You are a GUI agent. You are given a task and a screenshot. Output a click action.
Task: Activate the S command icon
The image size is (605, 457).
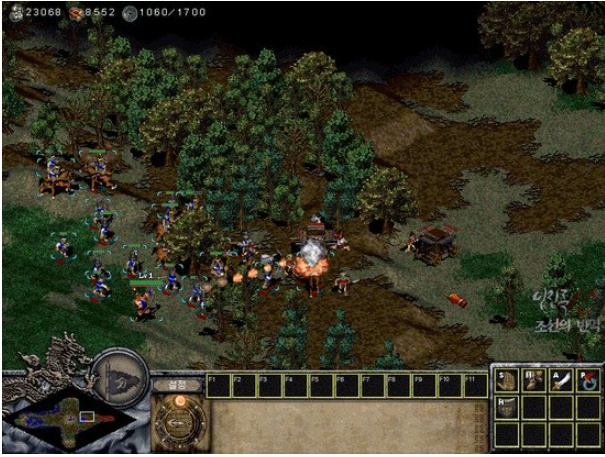[506, 380]
